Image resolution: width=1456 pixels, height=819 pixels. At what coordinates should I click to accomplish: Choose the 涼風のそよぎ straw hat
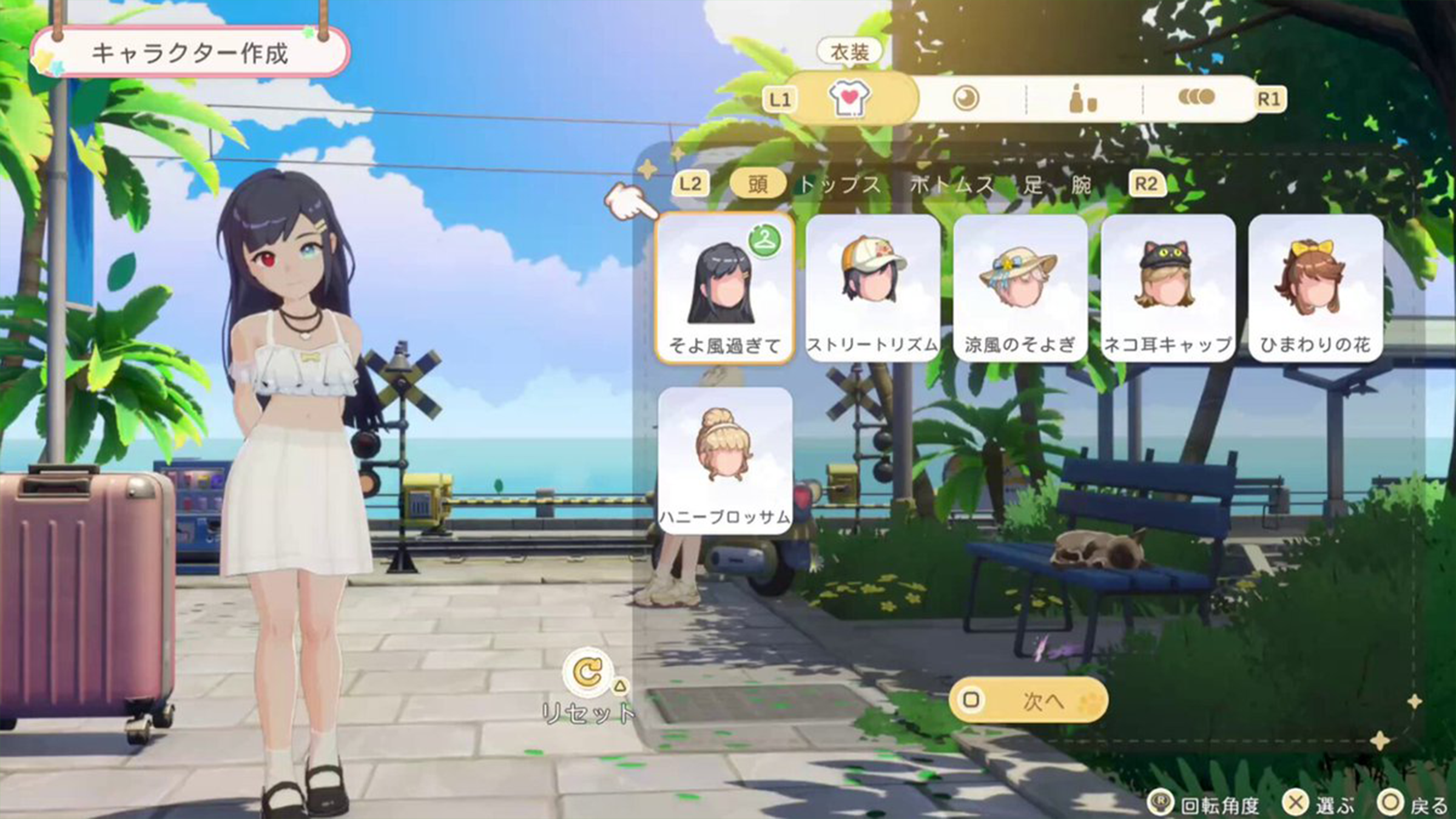coord(1020,289)
